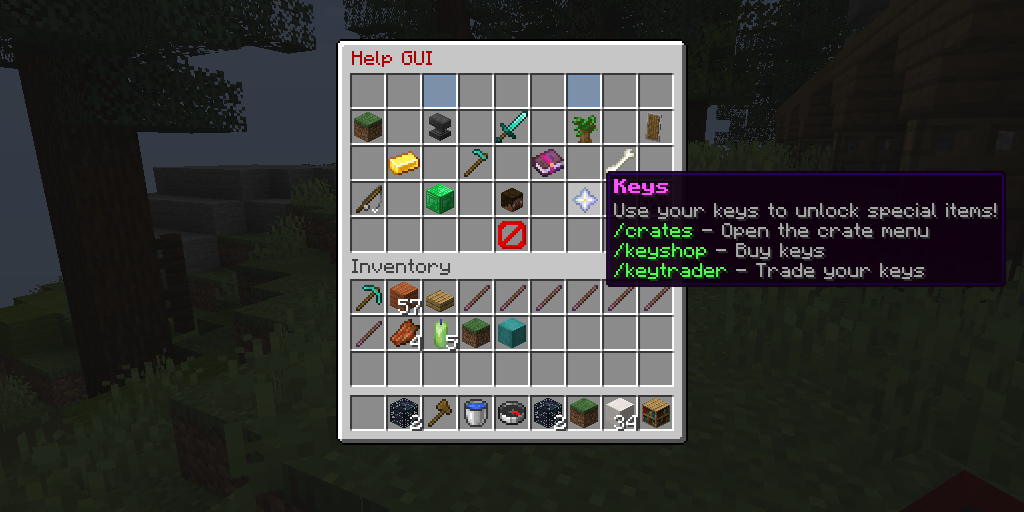Choose the emerald block help item
The image size is (1024, 512).
tap(440, 199)
